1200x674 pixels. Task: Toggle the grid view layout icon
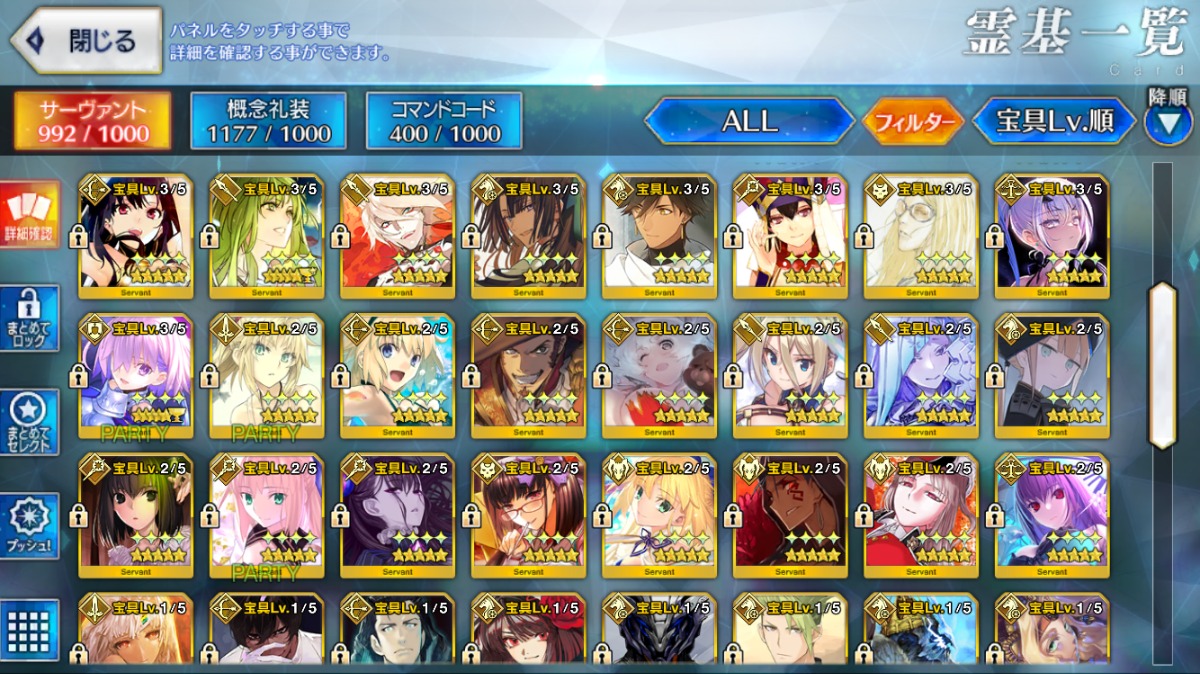coord(30,630)
